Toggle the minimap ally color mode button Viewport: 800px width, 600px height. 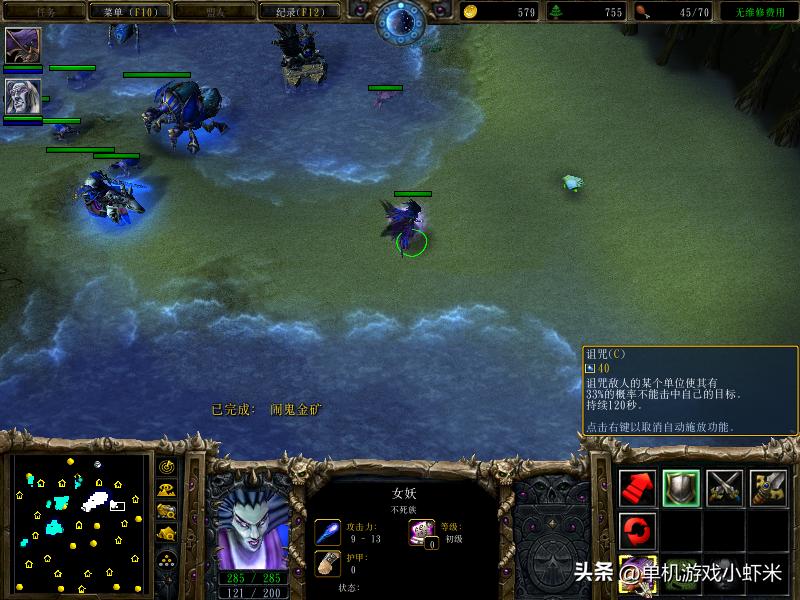pos(166,512)
